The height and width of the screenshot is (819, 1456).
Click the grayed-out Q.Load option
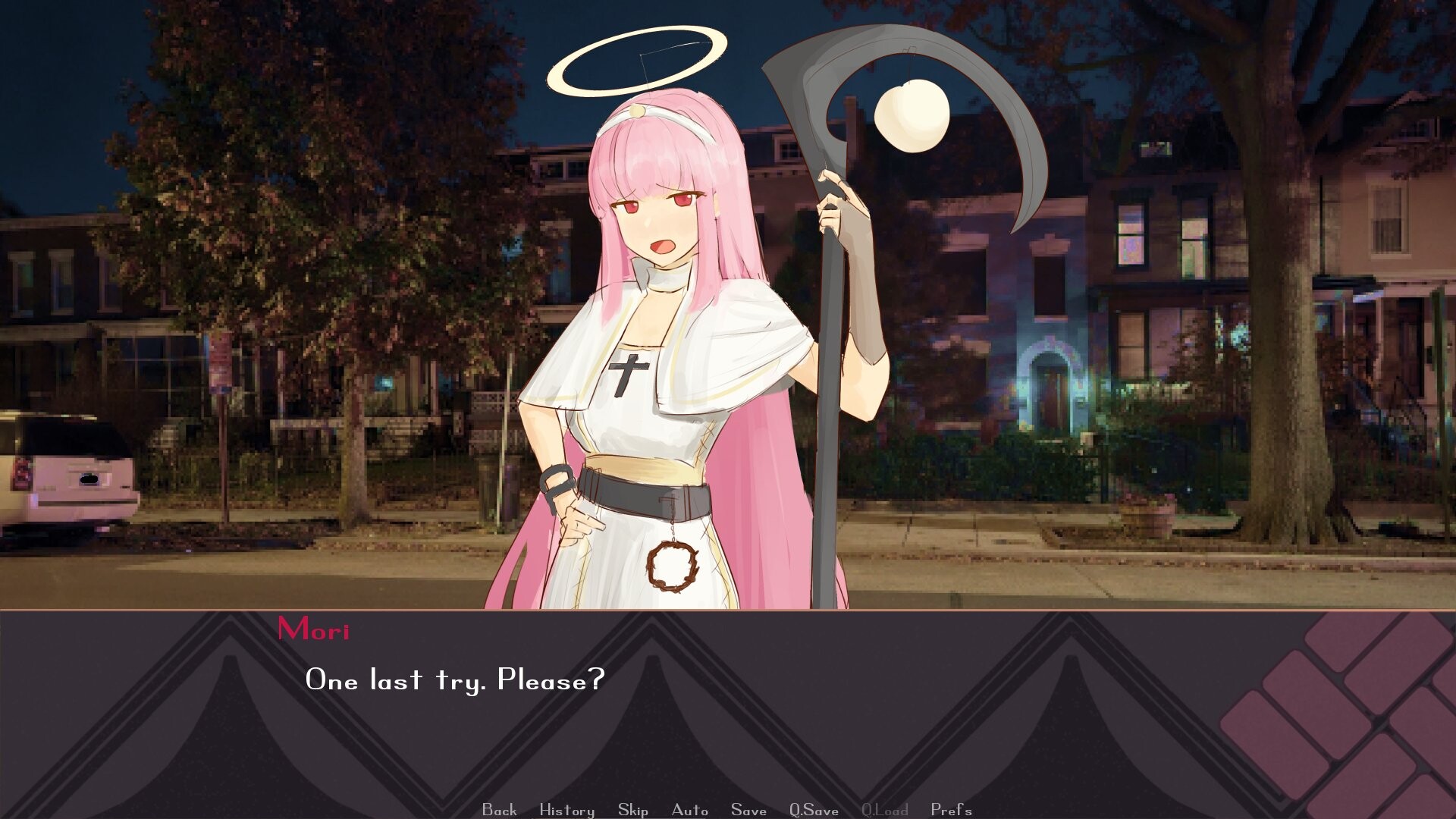pos(883,809)
